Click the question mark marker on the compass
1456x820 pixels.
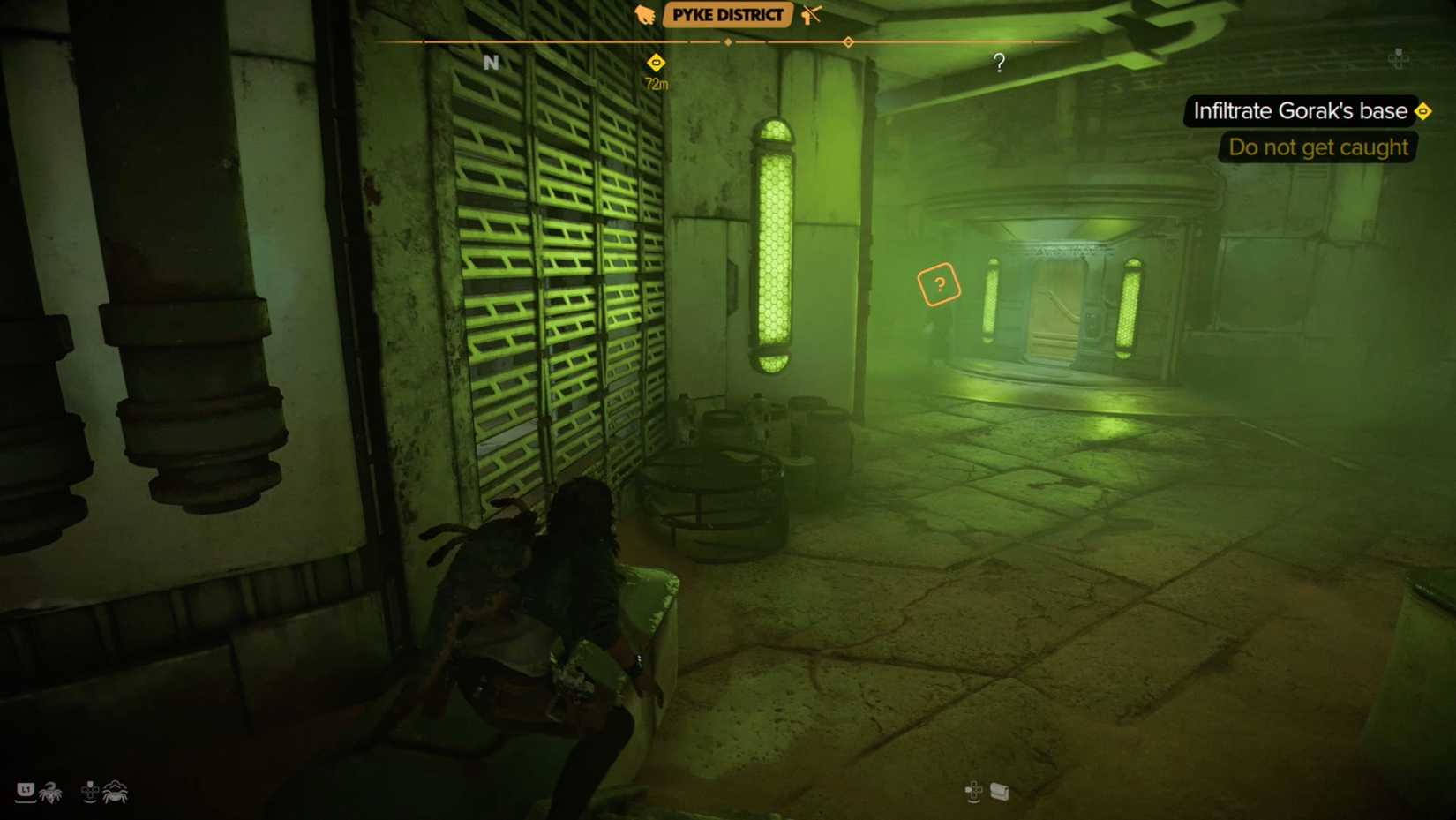tap(999, 63)
